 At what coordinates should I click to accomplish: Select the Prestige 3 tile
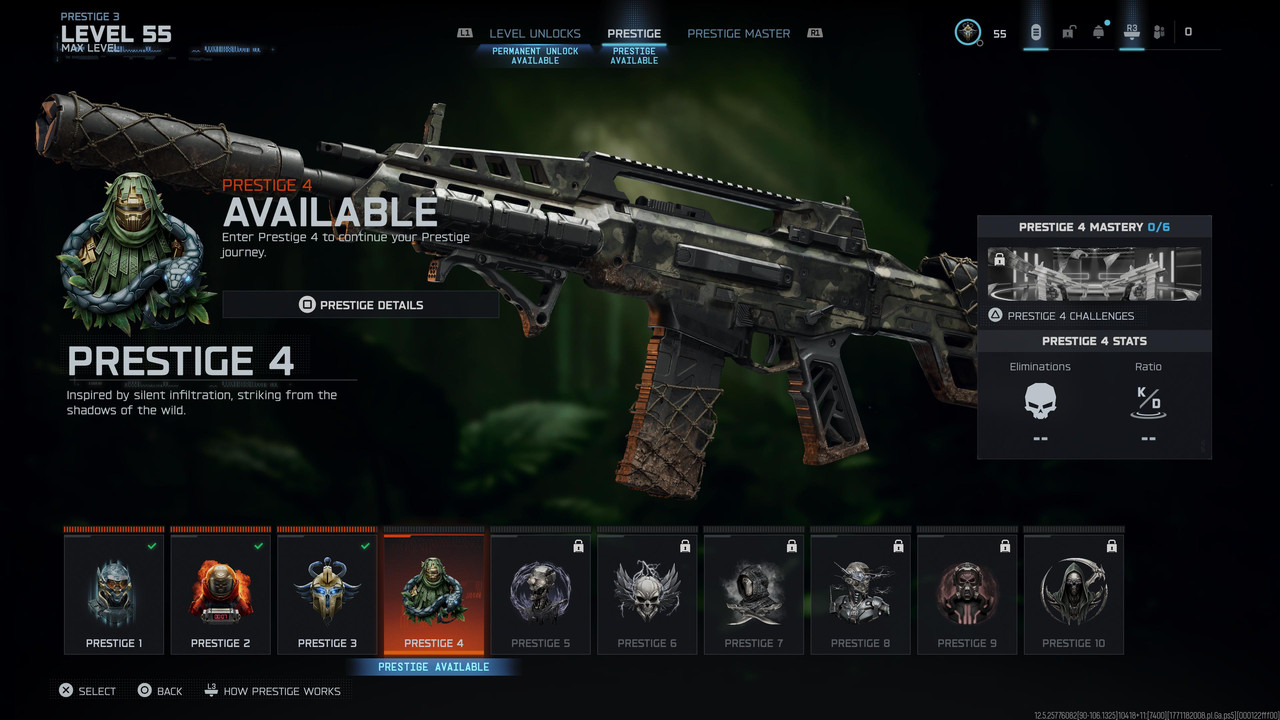(x=327, y=595)
